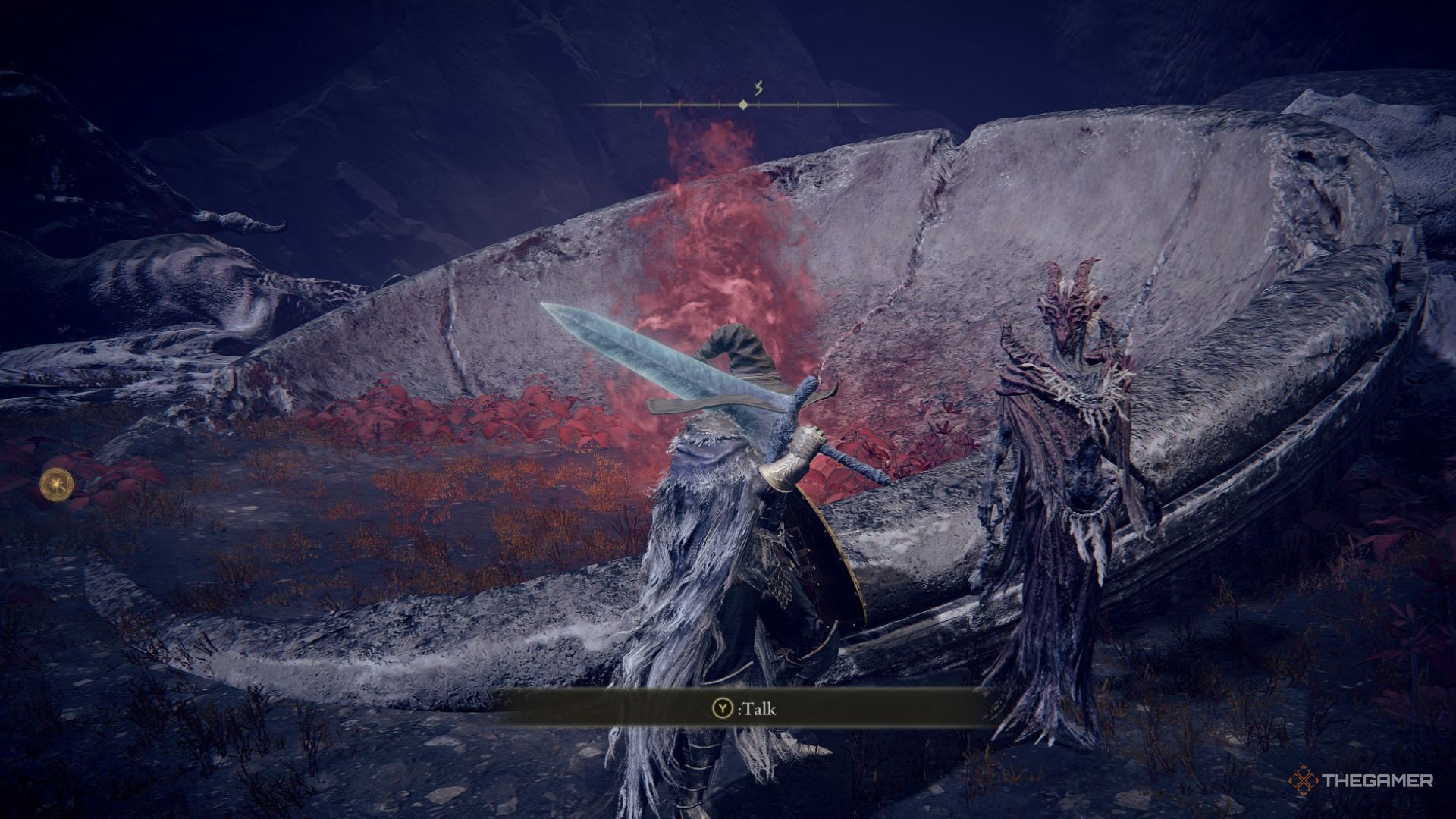Activate the diamond heading indicator to pin direction
This screenshot has width=1456, height=819.
coord(743,105)
